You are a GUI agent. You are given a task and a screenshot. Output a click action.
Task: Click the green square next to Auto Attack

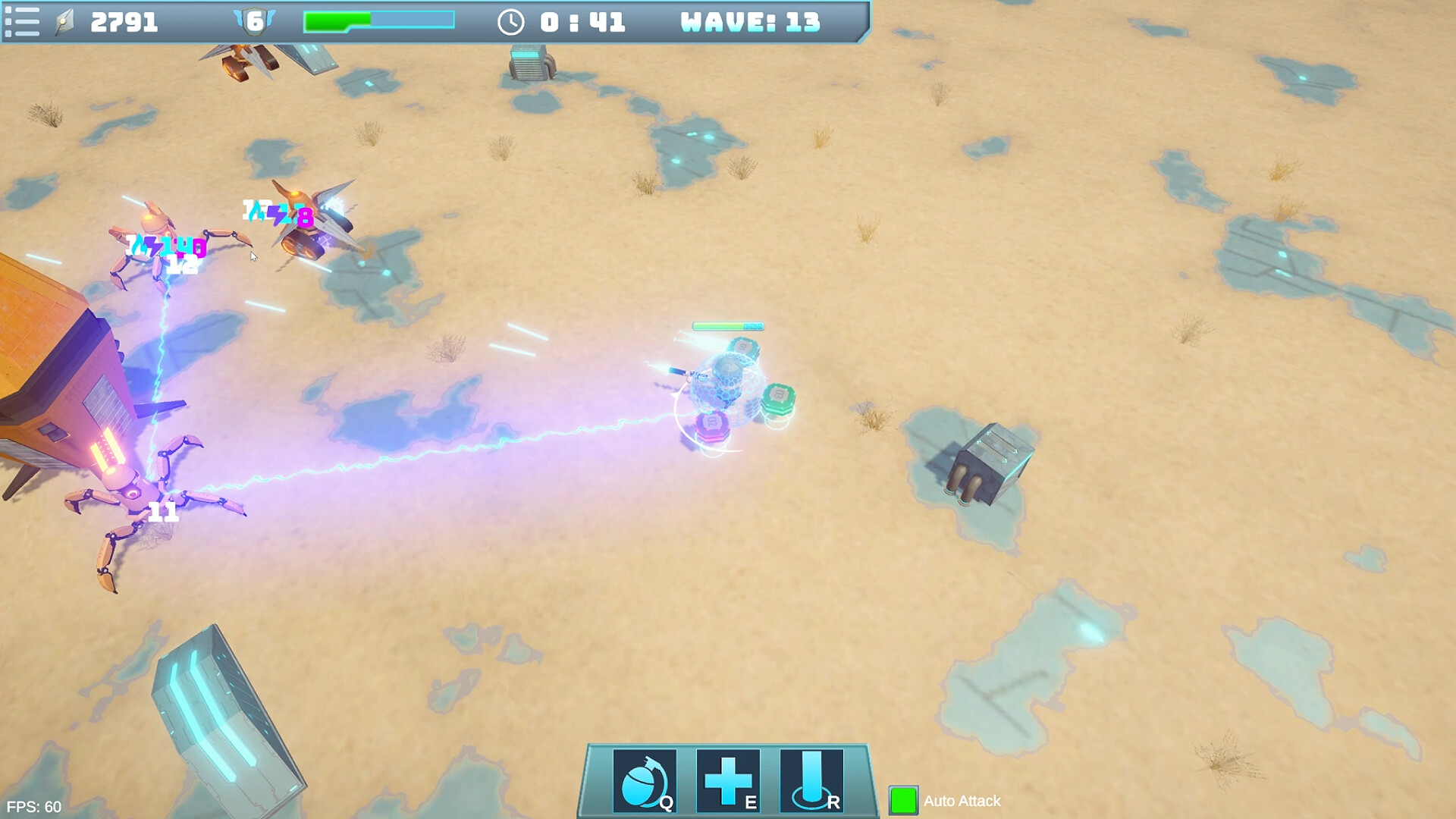tap(904, 801)
